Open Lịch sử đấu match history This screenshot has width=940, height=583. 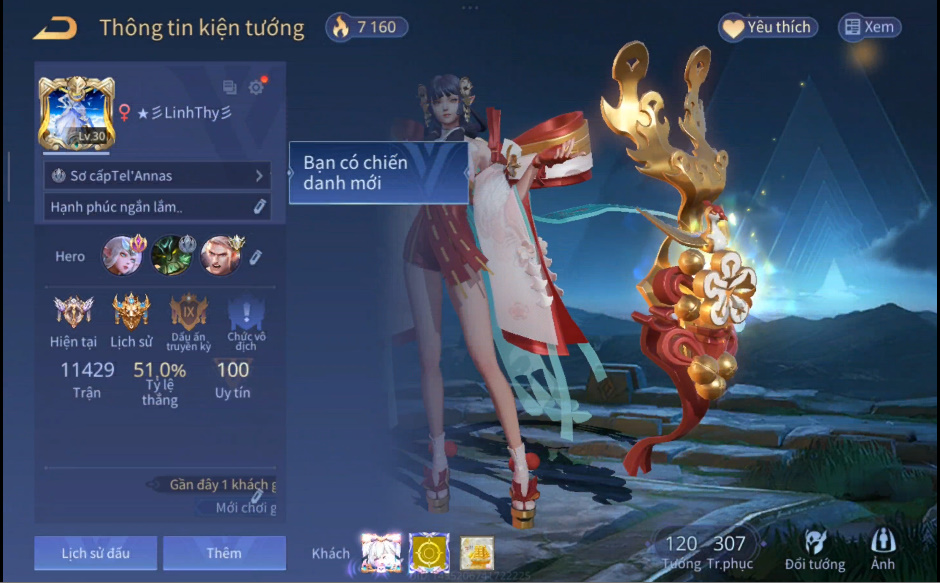[x=95, y=553]
